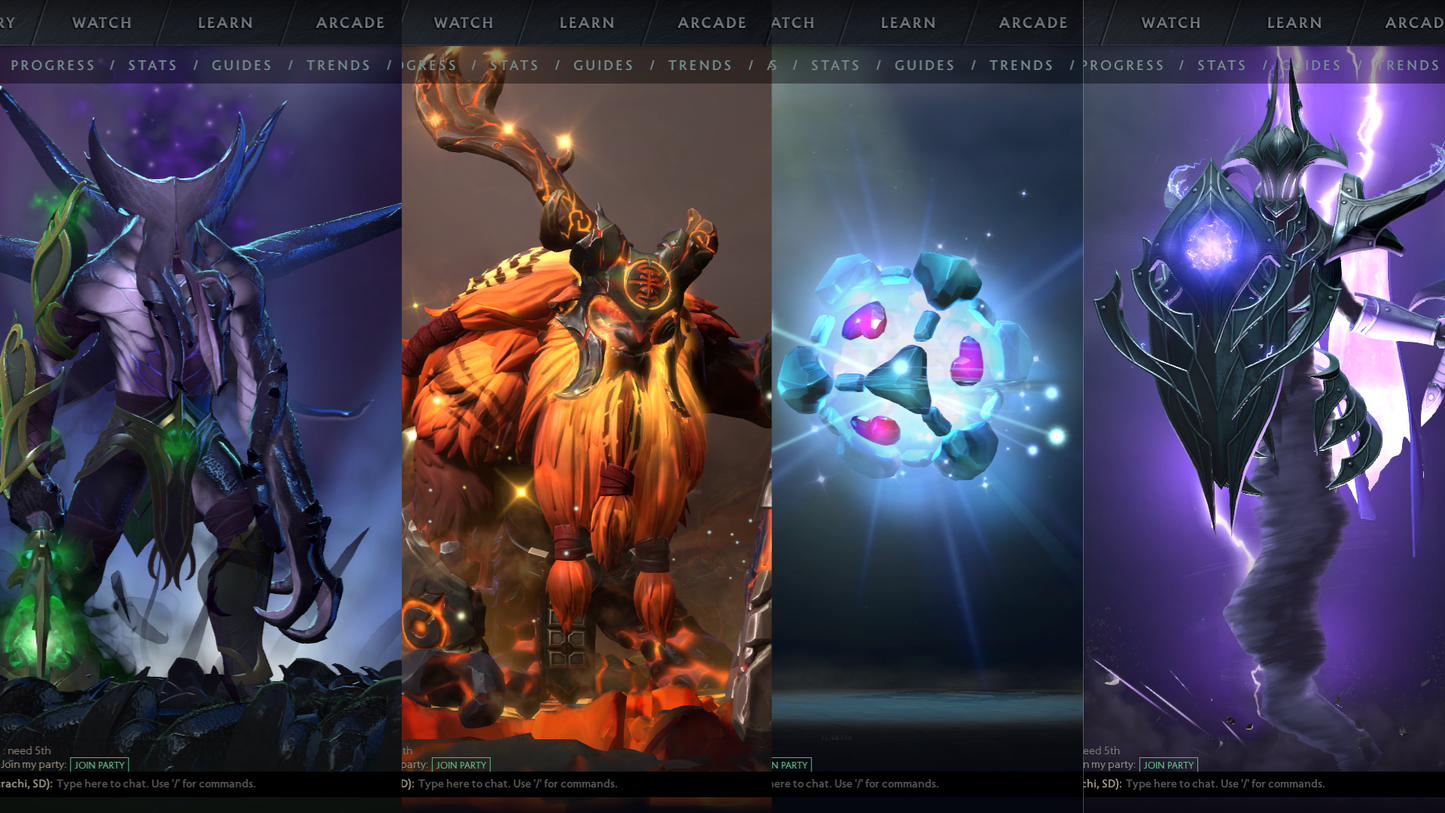Click JOIN PARTY in the leftmost chat message
Screen dimensions: 1445x813
[x=100, y=765]
